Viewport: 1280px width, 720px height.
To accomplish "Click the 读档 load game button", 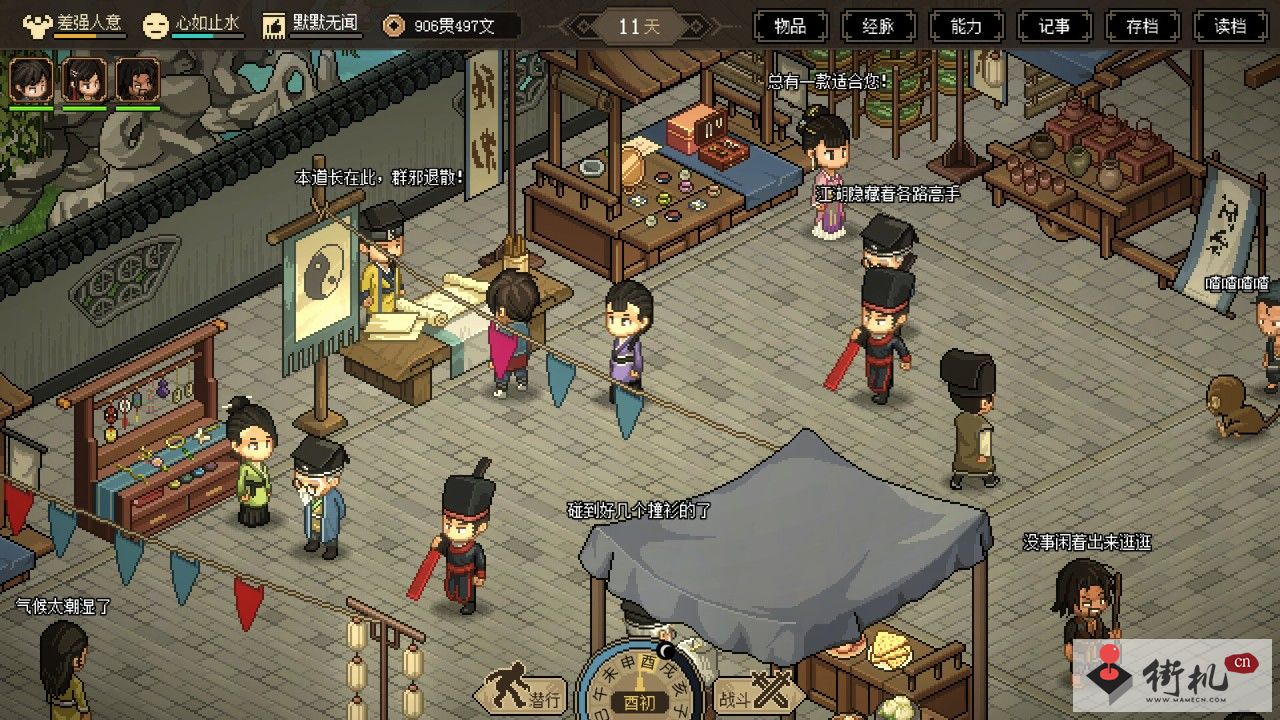I will (x=1230, y=26).
